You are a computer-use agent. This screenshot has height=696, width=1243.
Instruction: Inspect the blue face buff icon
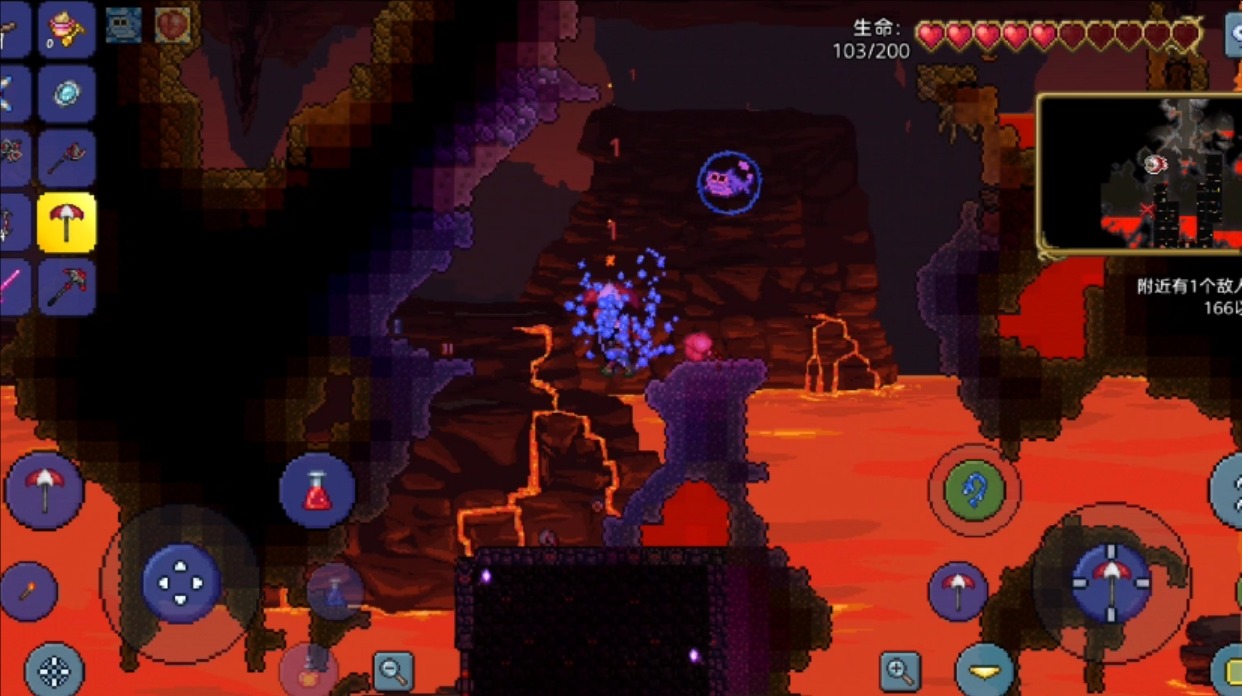[x=124, y=25]
